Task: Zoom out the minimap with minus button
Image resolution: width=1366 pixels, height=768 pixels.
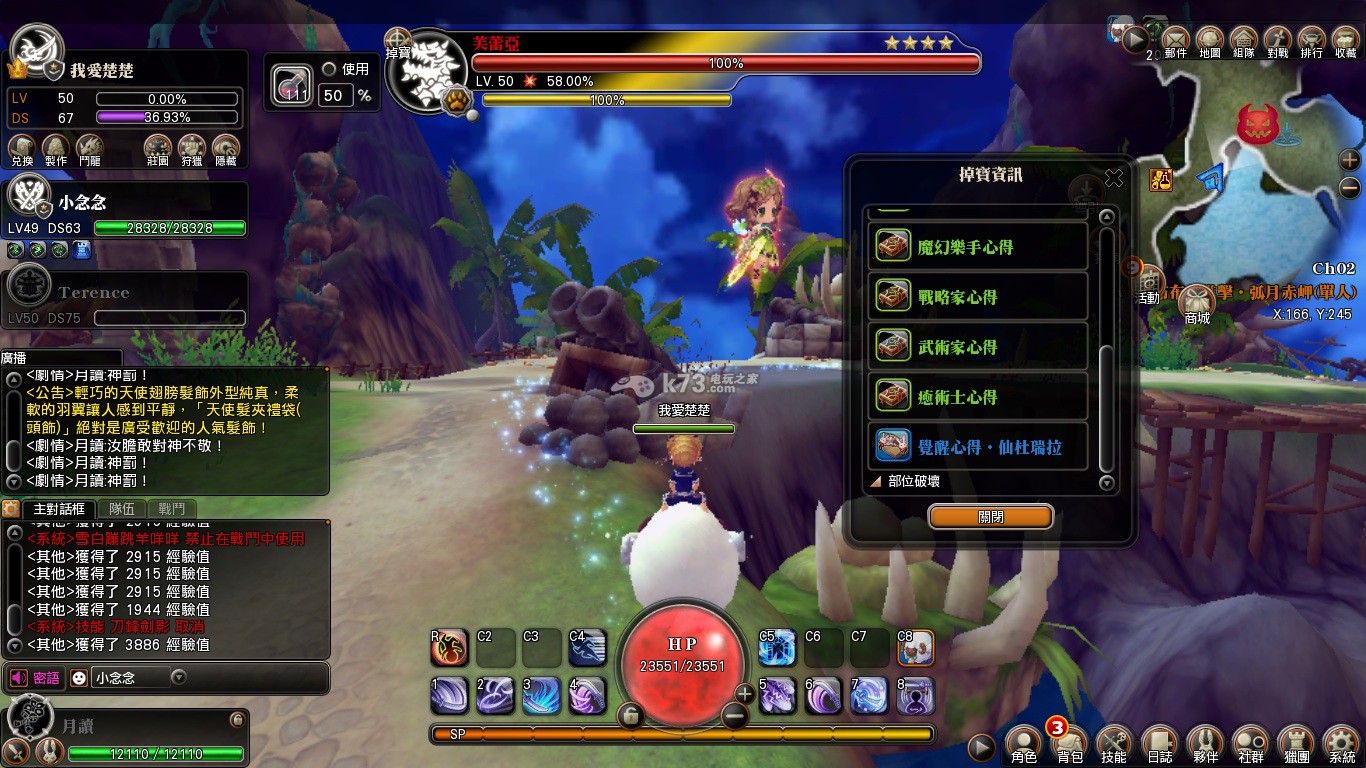Action: [1350, 187]
